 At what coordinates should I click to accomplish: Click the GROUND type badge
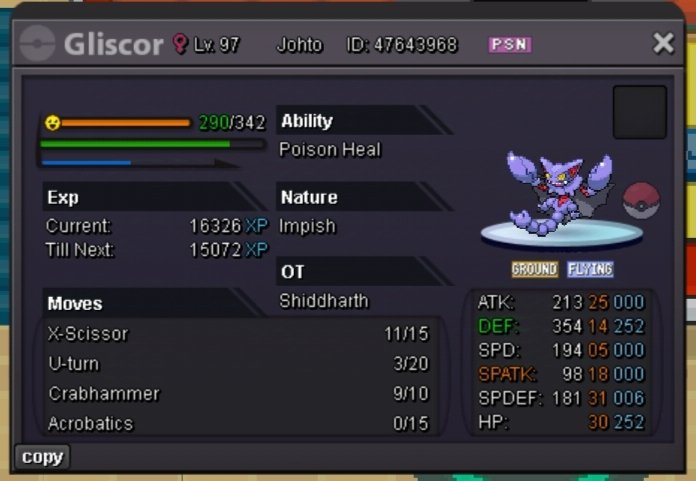[534, 270]
